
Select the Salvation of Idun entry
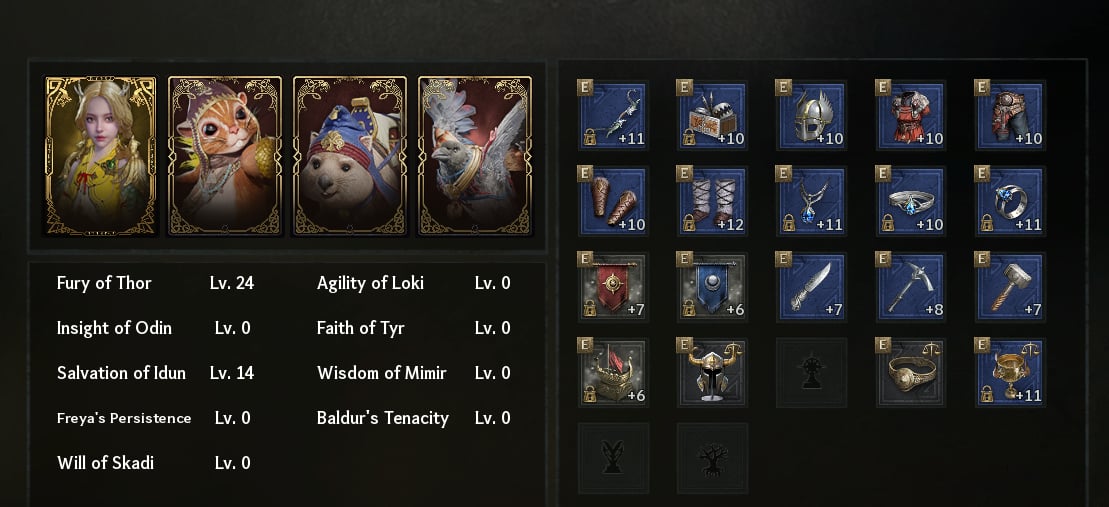point(121,373)
